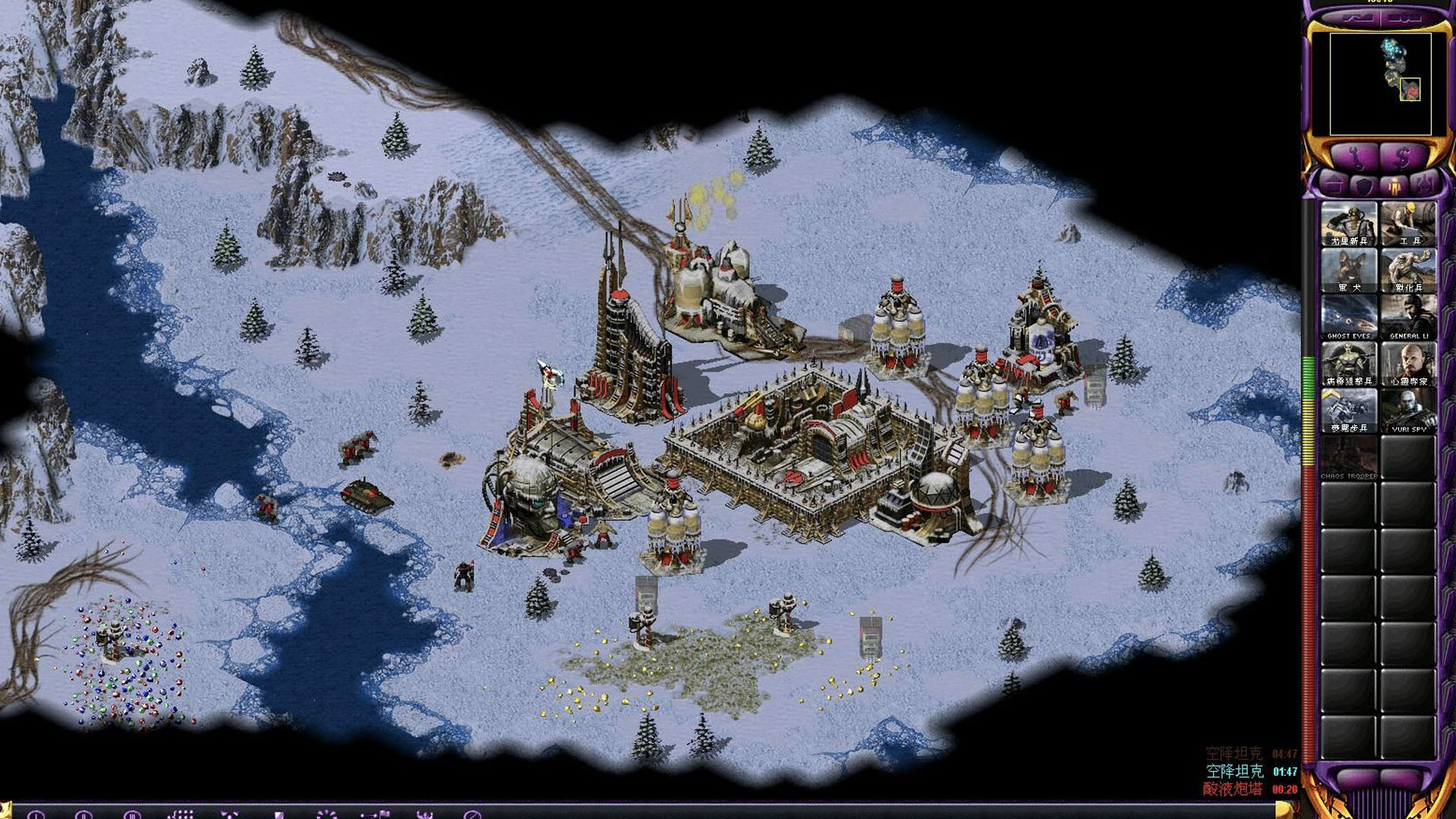
Task: Open the shield-icon defenses tab
Action: point(1363,184)
